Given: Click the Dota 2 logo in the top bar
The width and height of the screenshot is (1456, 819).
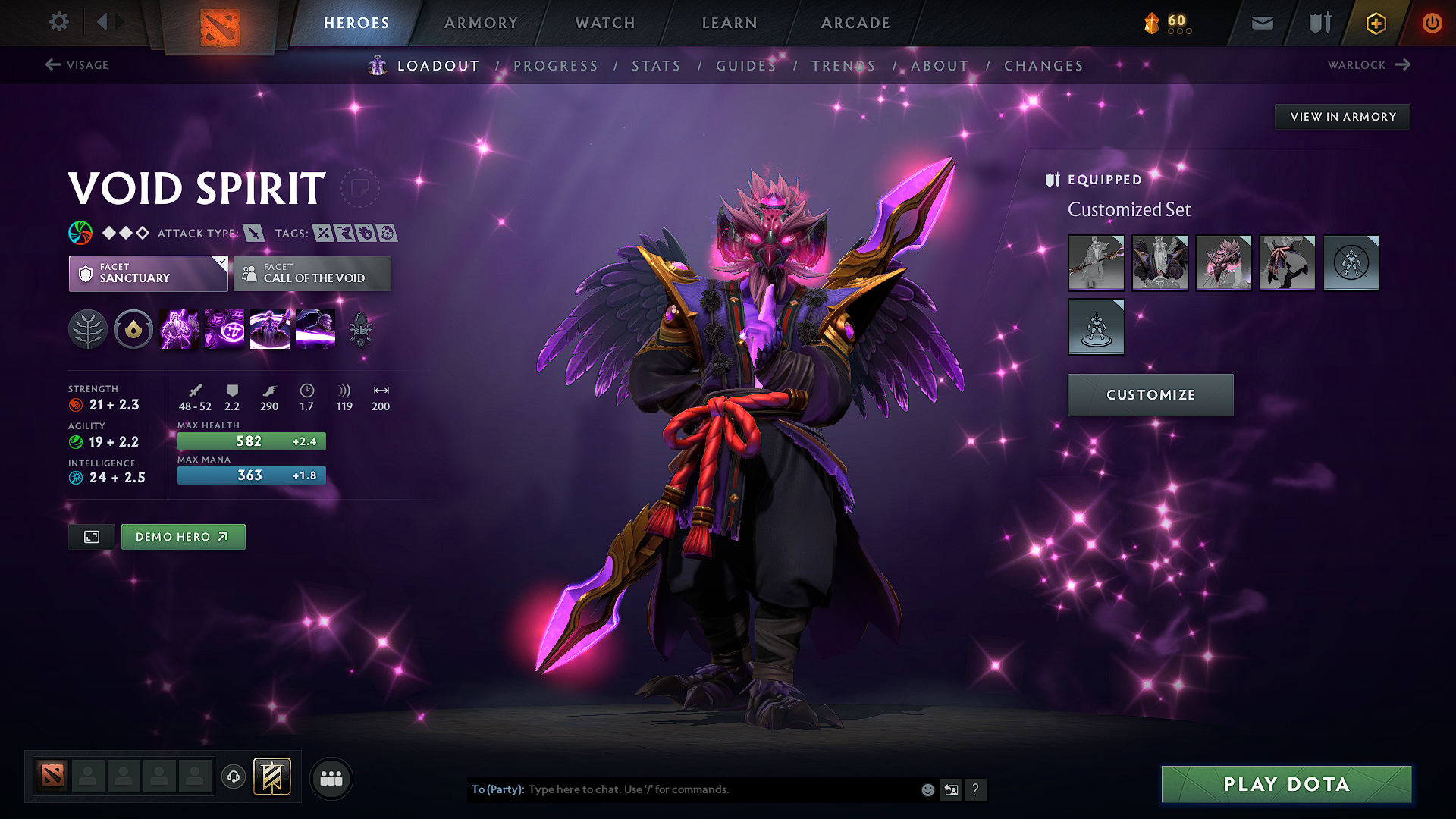Looking at the screenshot, I should click(219, 24).
